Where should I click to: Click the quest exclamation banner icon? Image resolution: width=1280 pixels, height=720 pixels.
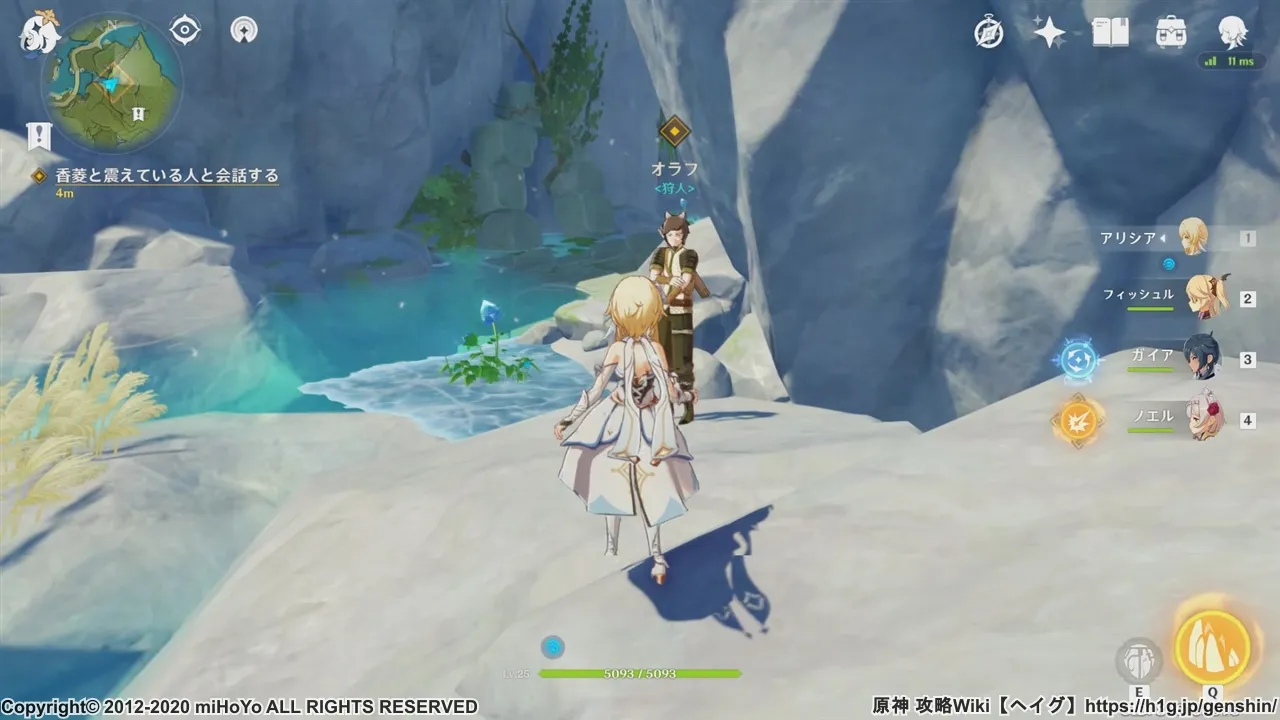(39, 137)
